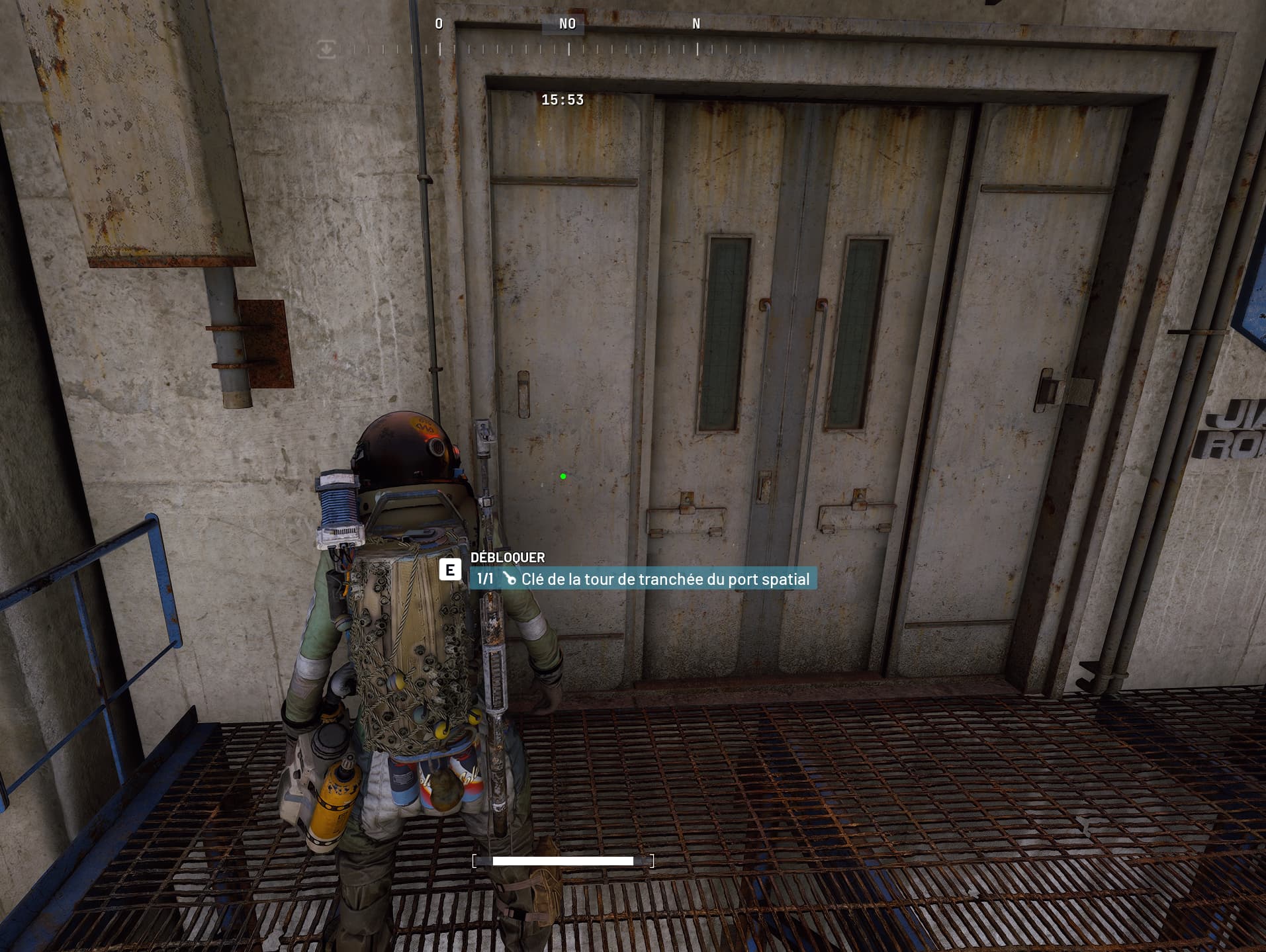Click the NO heading on the compass
This screenshot has width=1266, height=952.
pyautogui.click(x=567, y=24)
